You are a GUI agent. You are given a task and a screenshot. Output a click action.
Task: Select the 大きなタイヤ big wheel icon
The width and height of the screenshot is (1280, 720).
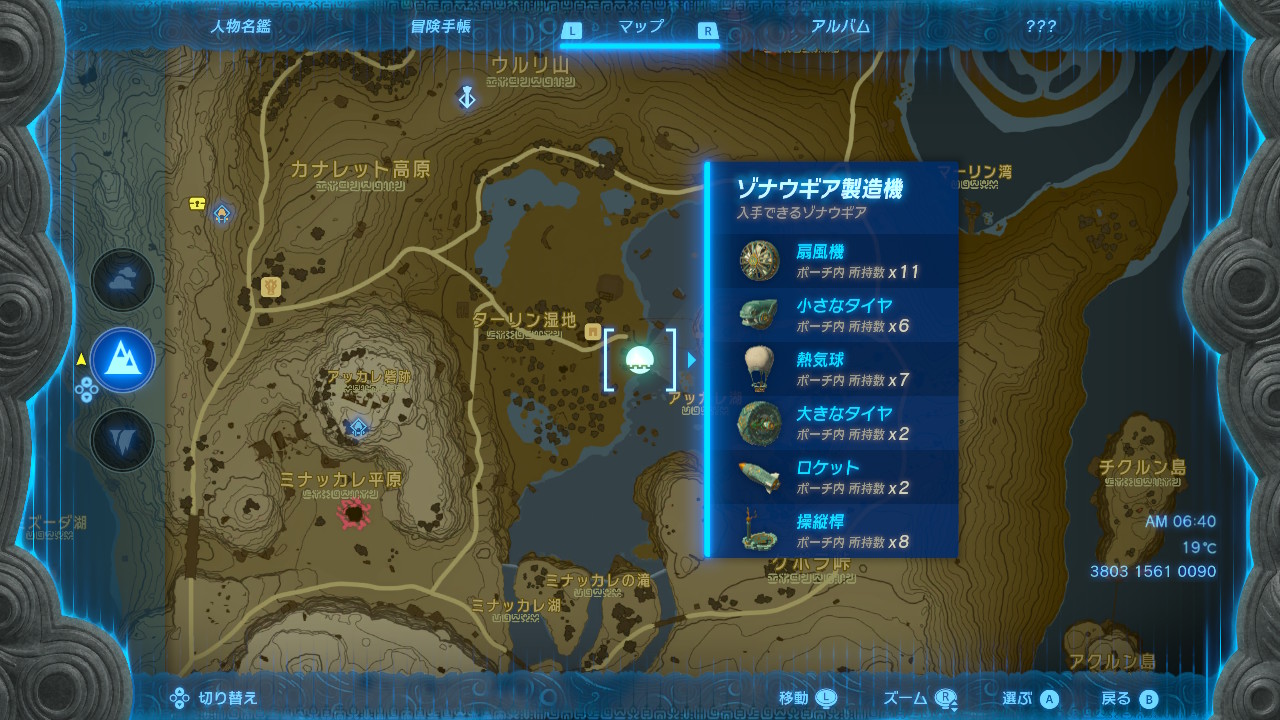click(760, 422)
